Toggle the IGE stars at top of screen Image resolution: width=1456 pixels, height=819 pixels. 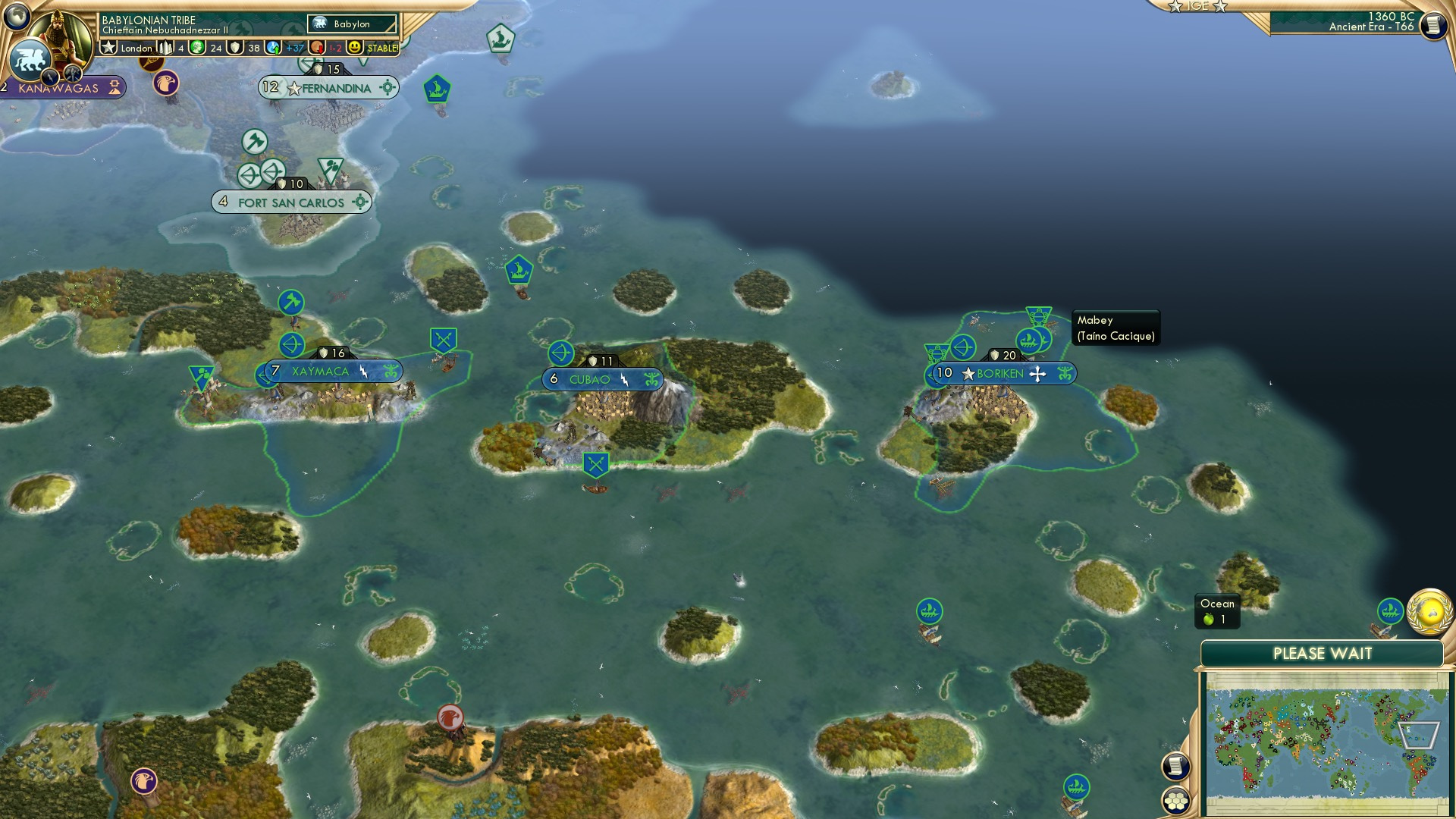tap(1198, 6)
